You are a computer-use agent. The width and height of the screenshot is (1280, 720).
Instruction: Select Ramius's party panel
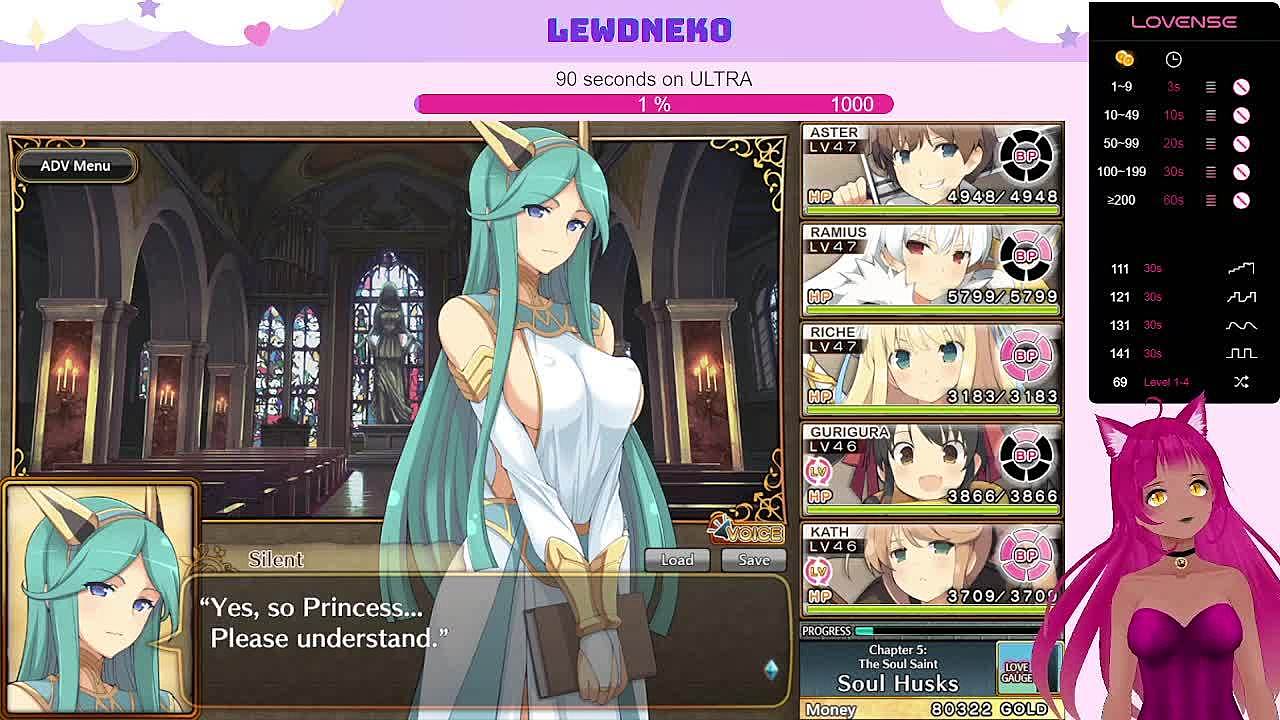point(931,269)
